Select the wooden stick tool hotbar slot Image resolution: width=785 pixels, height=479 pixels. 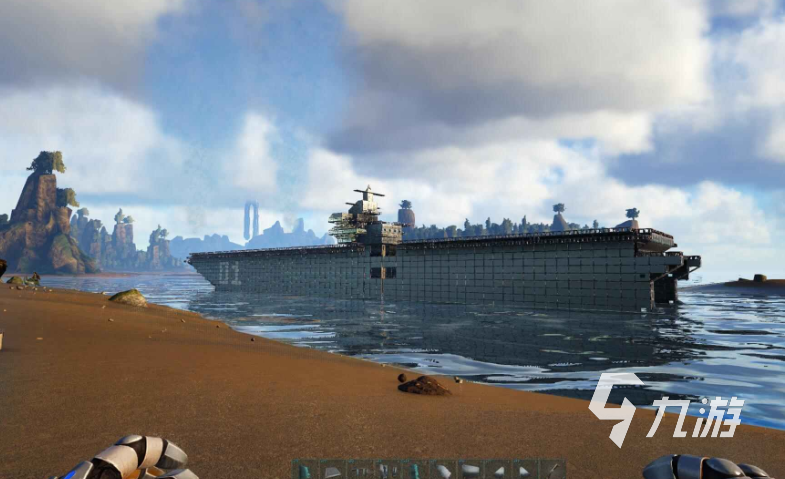coord(553,470)
